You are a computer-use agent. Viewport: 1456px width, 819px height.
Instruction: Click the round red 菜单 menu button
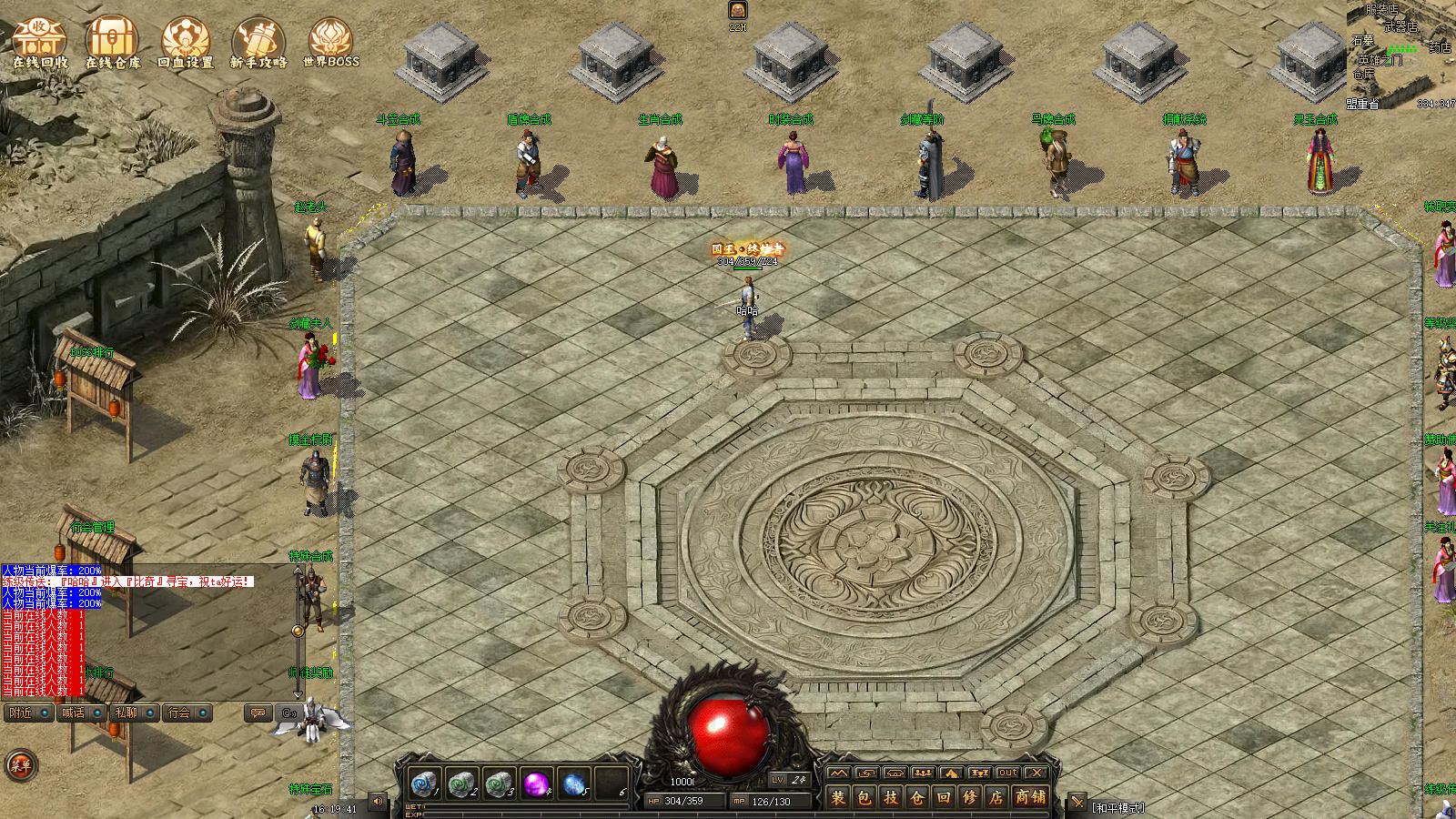tap(20, 765)
